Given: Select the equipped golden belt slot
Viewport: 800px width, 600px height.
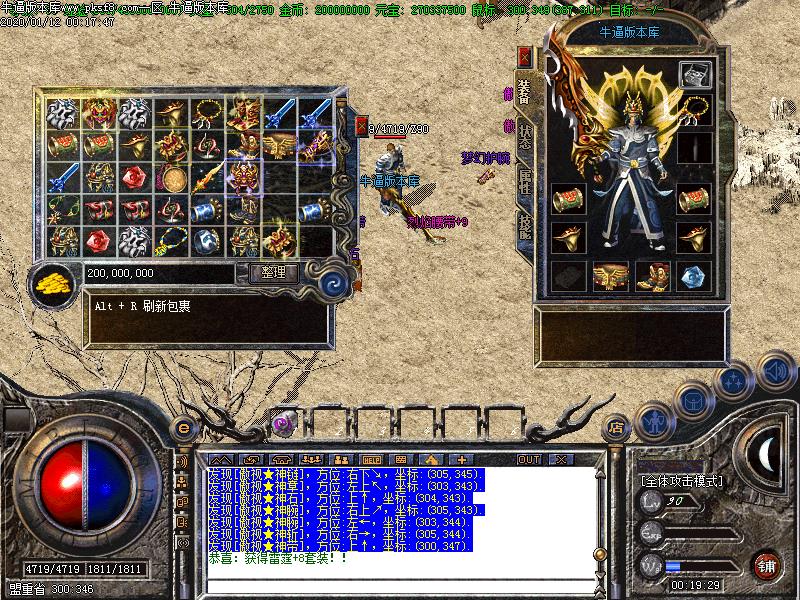Looking at the screenshot, I should pos(611,275).
